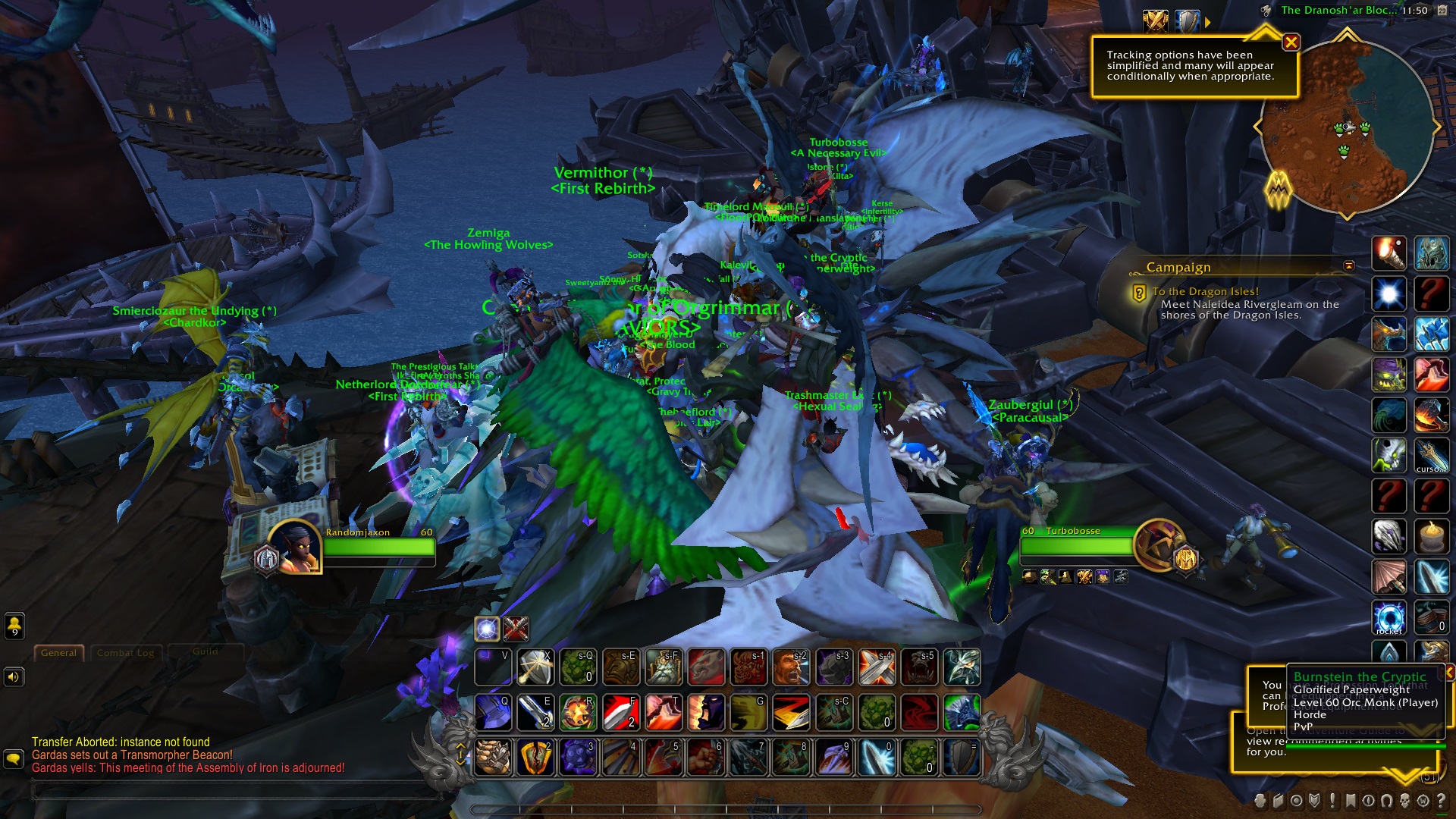Select the To the Dragon Isles! quest
This screenshot has height=819, width=1456.
(1205, 291)
